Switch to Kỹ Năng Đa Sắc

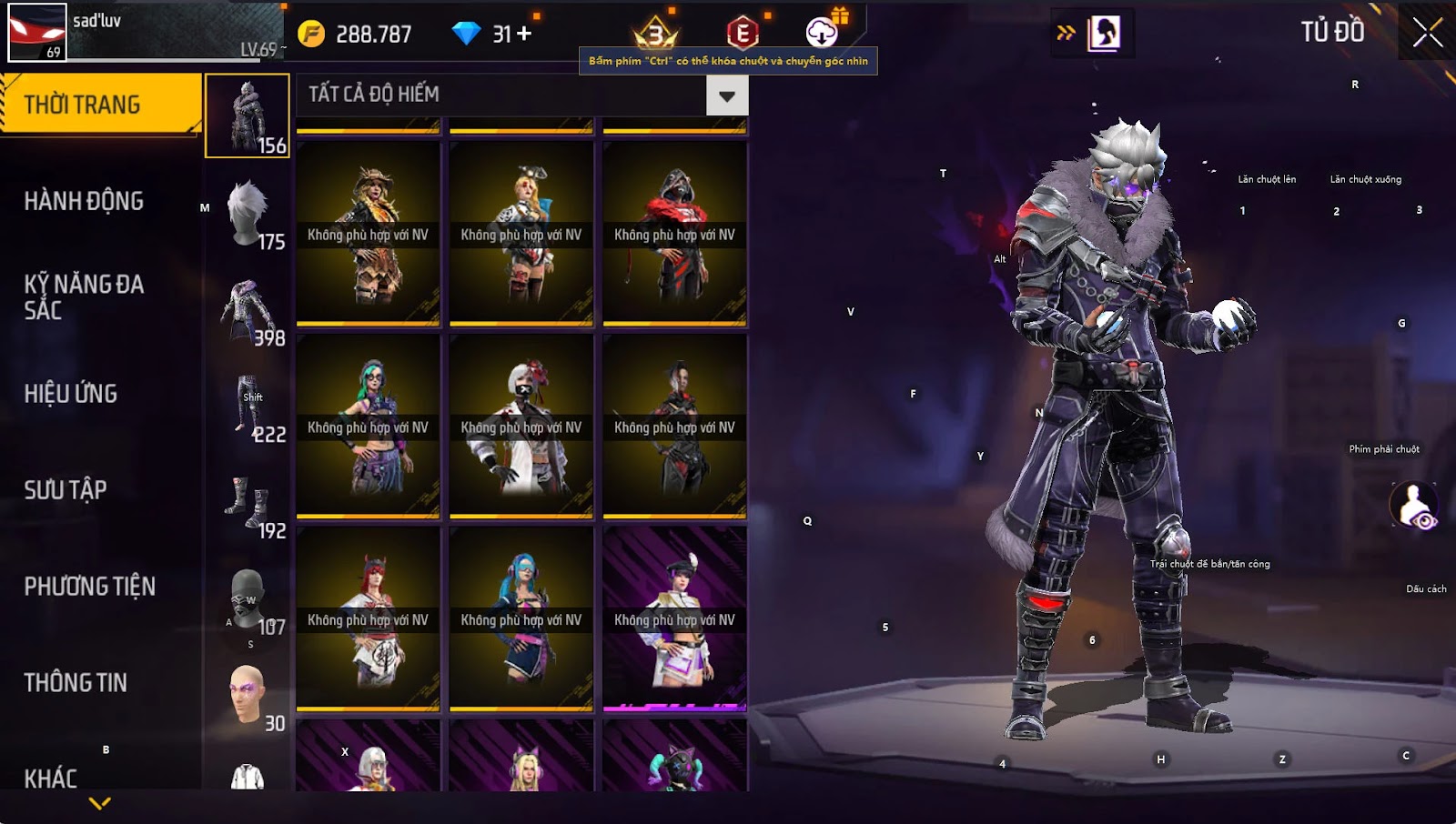click(84, 296)
